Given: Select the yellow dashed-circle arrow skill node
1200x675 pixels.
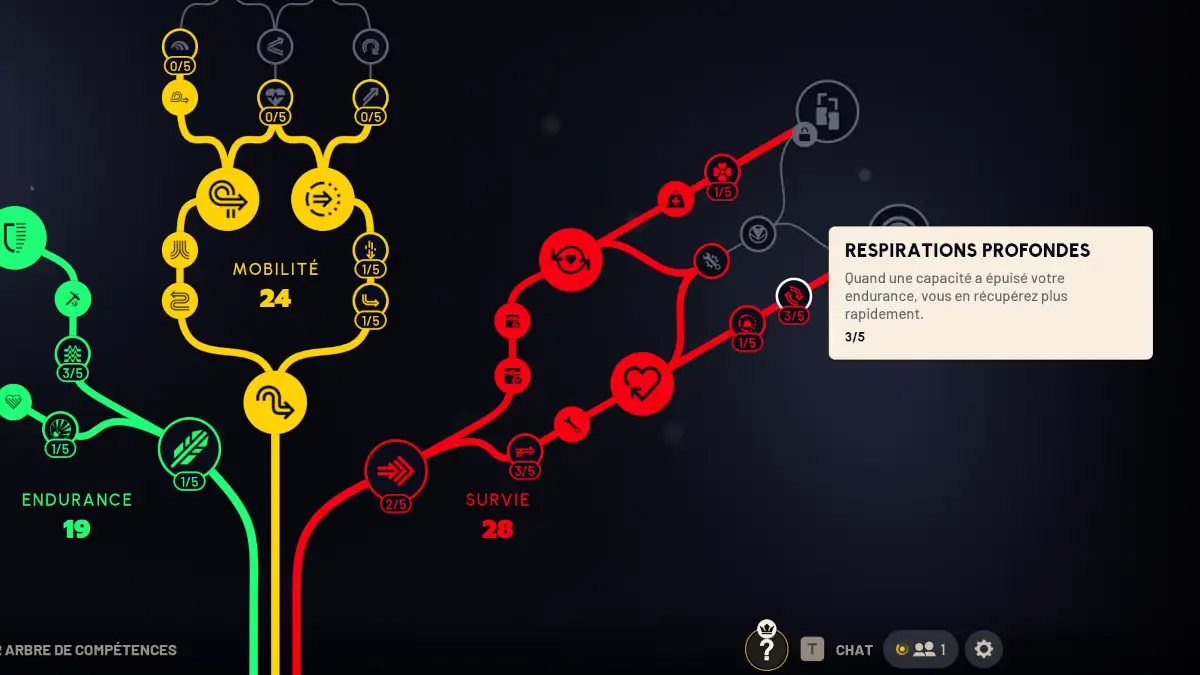Looking at the screenshot, I should (x=323, y=199).
